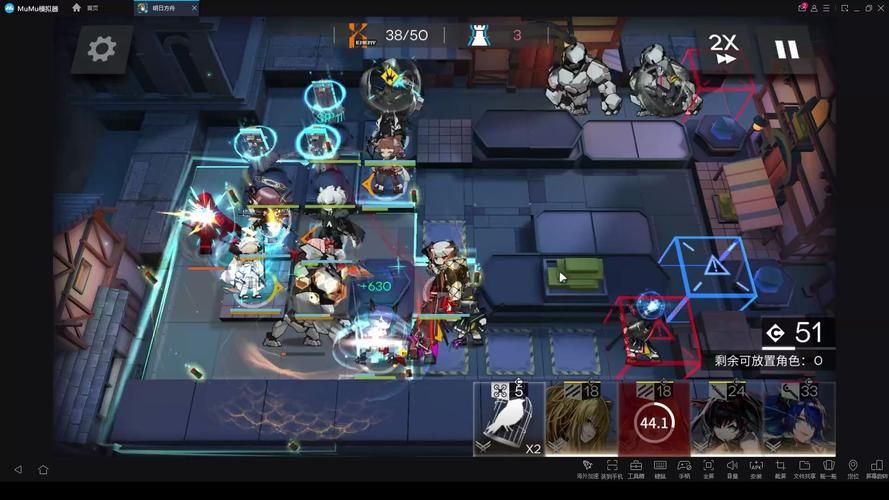The height and width of the screenshot is (500, 889).
Task: Open the emulator file sharing folder
Action: (x=804, y=468)
